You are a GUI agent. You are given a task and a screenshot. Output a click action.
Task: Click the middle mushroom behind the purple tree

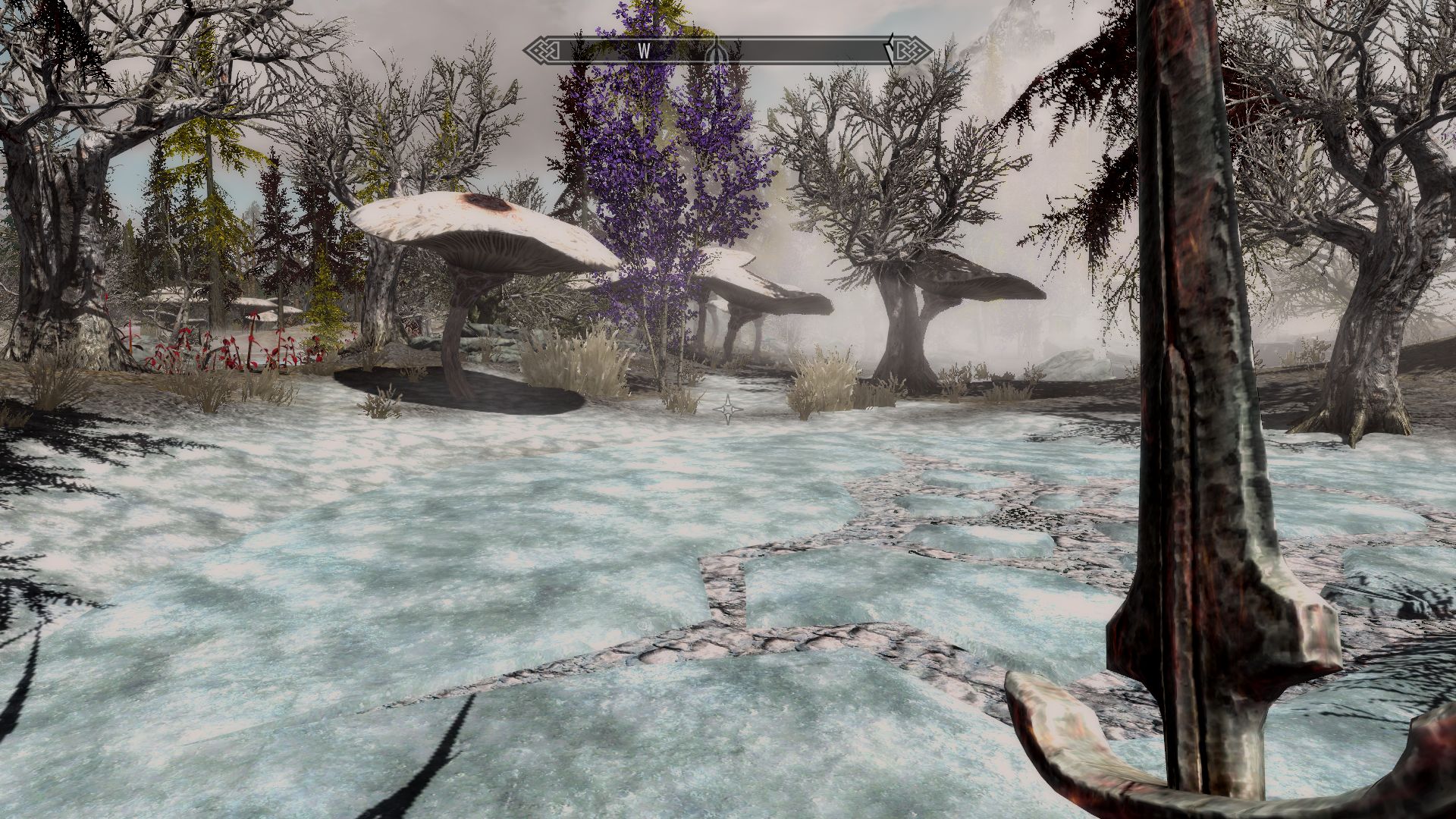(x=751, y=288)
